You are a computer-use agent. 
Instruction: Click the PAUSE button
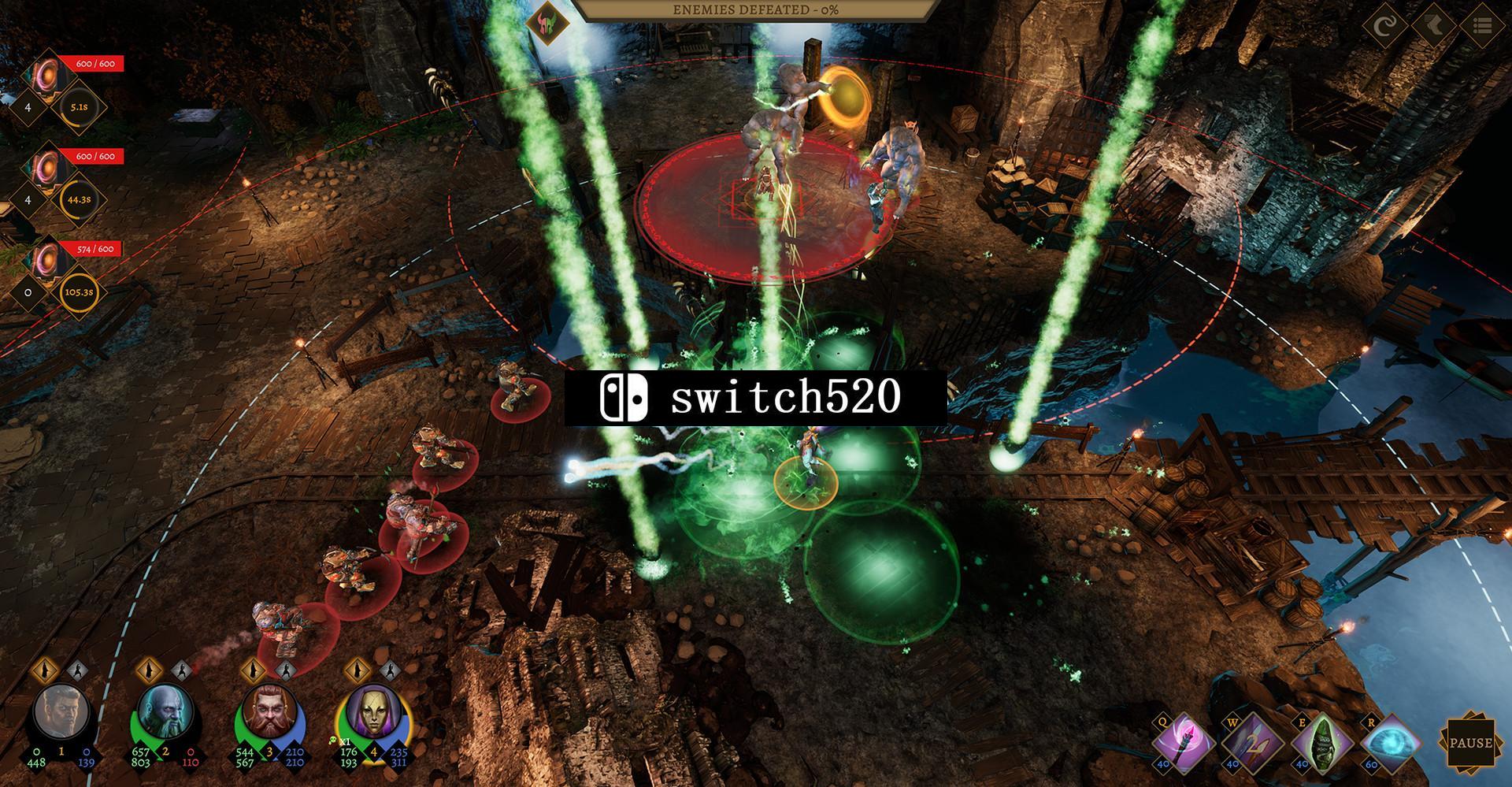coord(1470,743)
